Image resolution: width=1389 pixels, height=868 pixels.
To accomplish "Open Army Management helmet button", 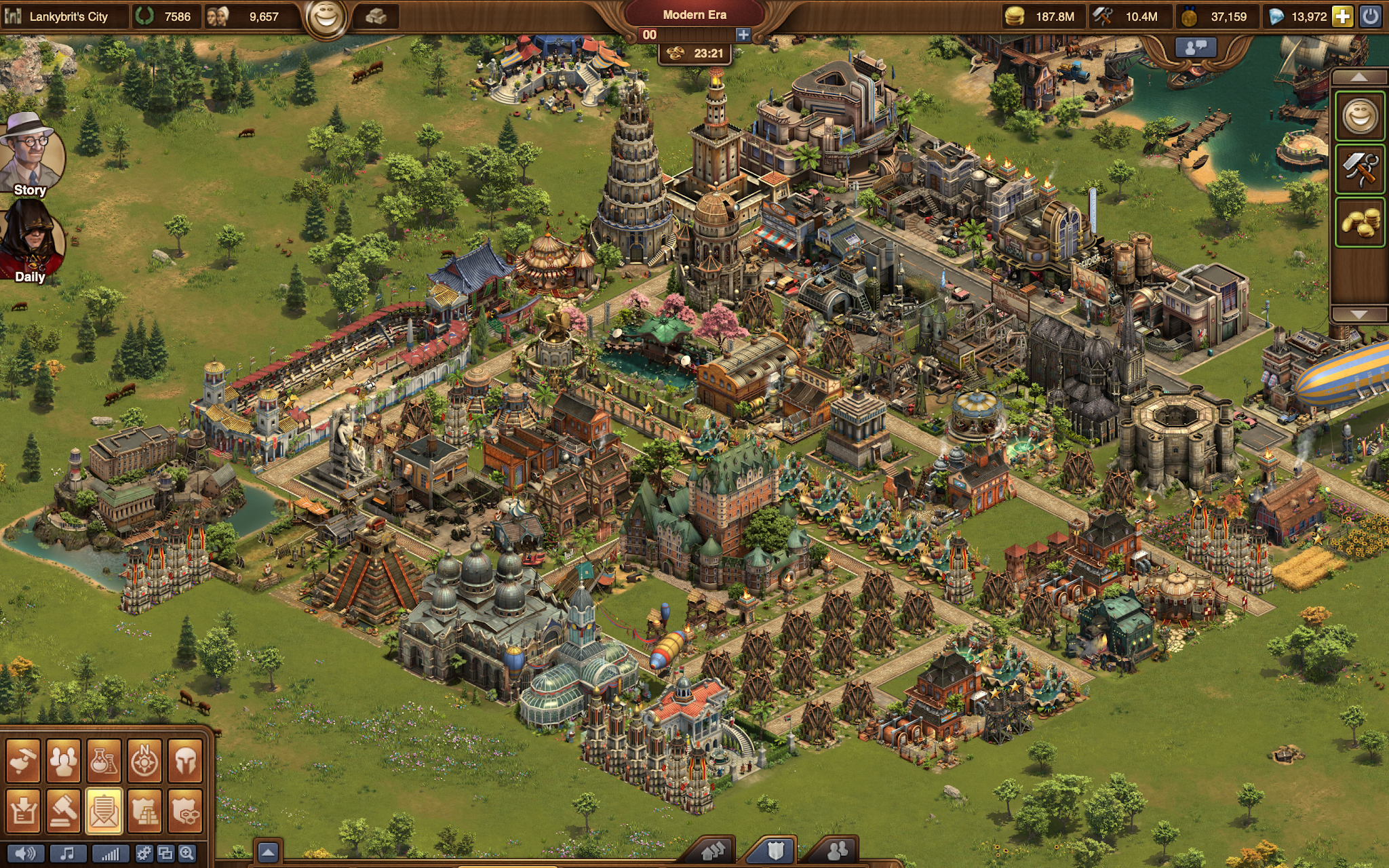I will tap(185, 762).
